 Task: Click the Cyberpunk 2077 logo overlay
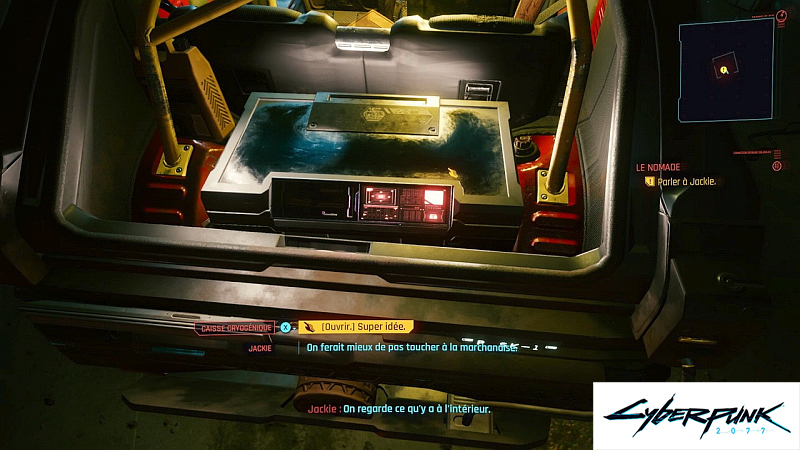click(x=696, y=415)
